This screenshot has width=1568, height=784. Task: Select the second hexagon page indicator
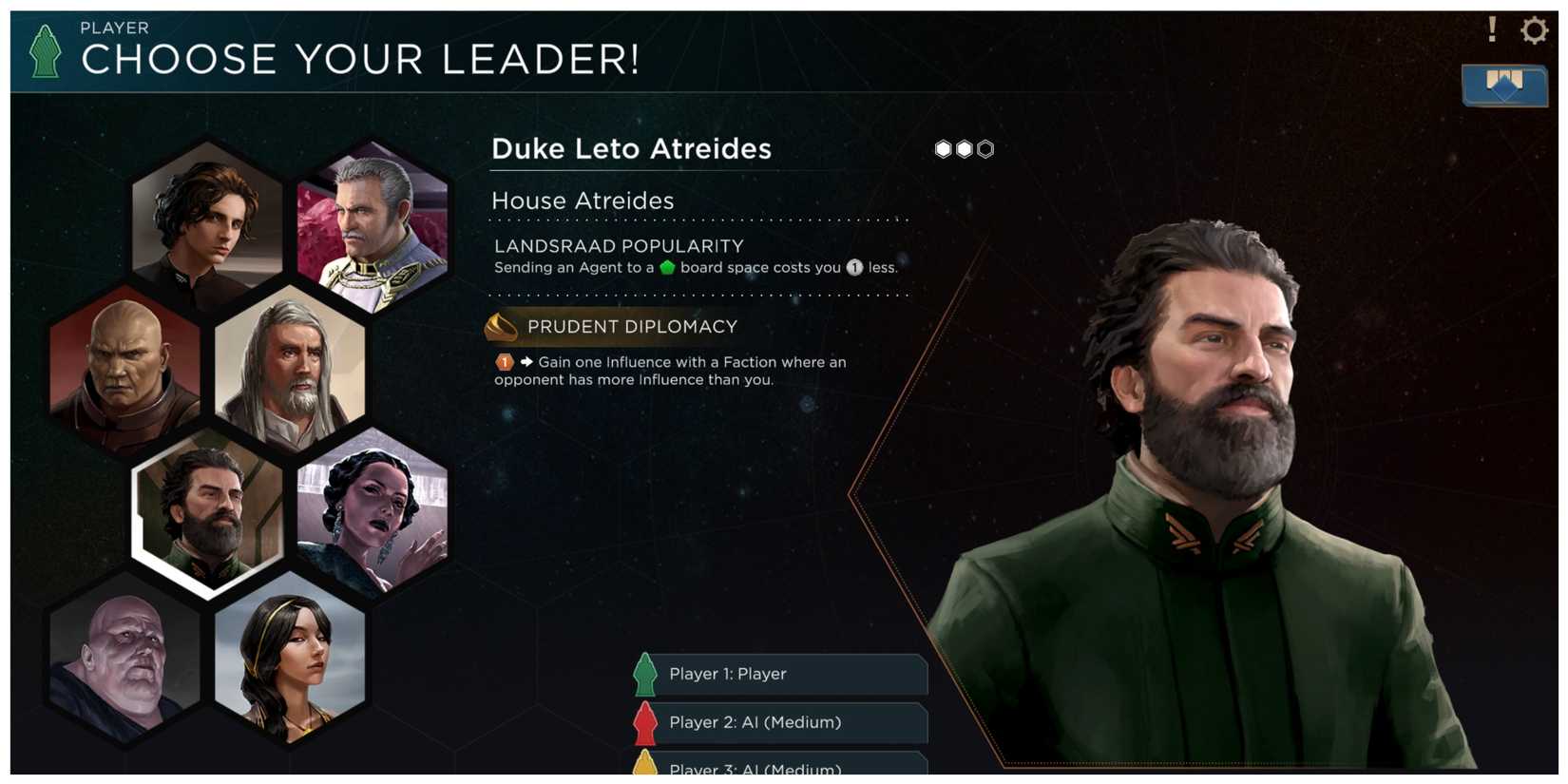(x=963, y=148)
